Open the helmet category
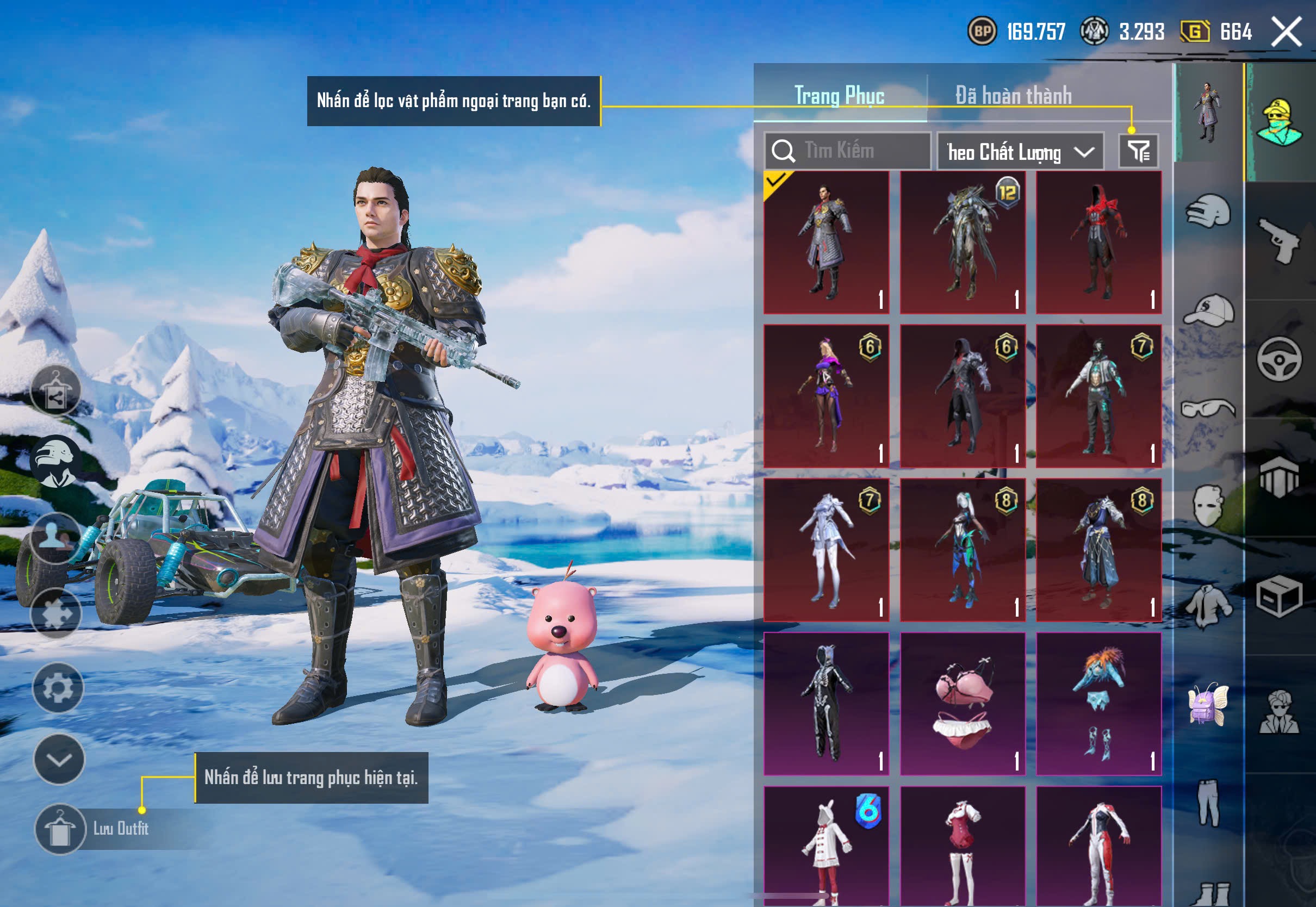The width and height of the screenshot is (1316, 907). coord(1208,212)
